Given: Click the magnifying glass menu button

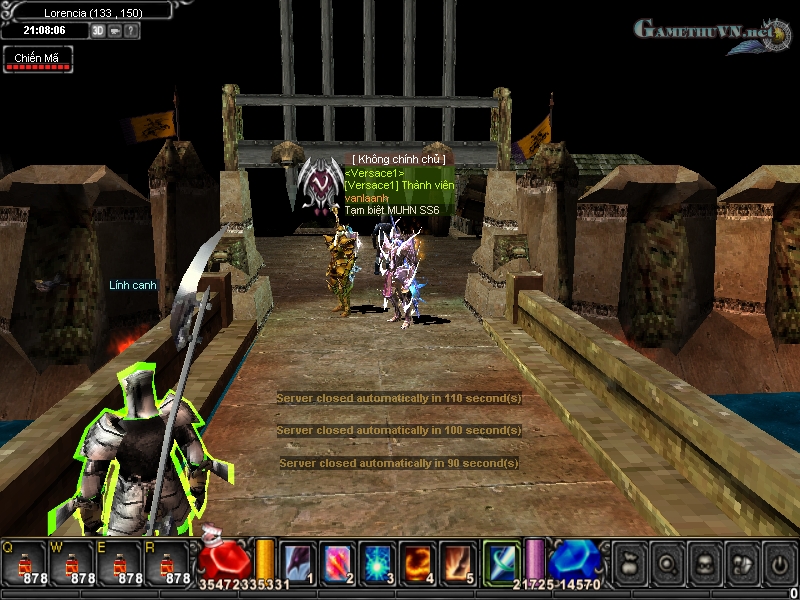Looking at the screenshot, I should pos(666,563).
